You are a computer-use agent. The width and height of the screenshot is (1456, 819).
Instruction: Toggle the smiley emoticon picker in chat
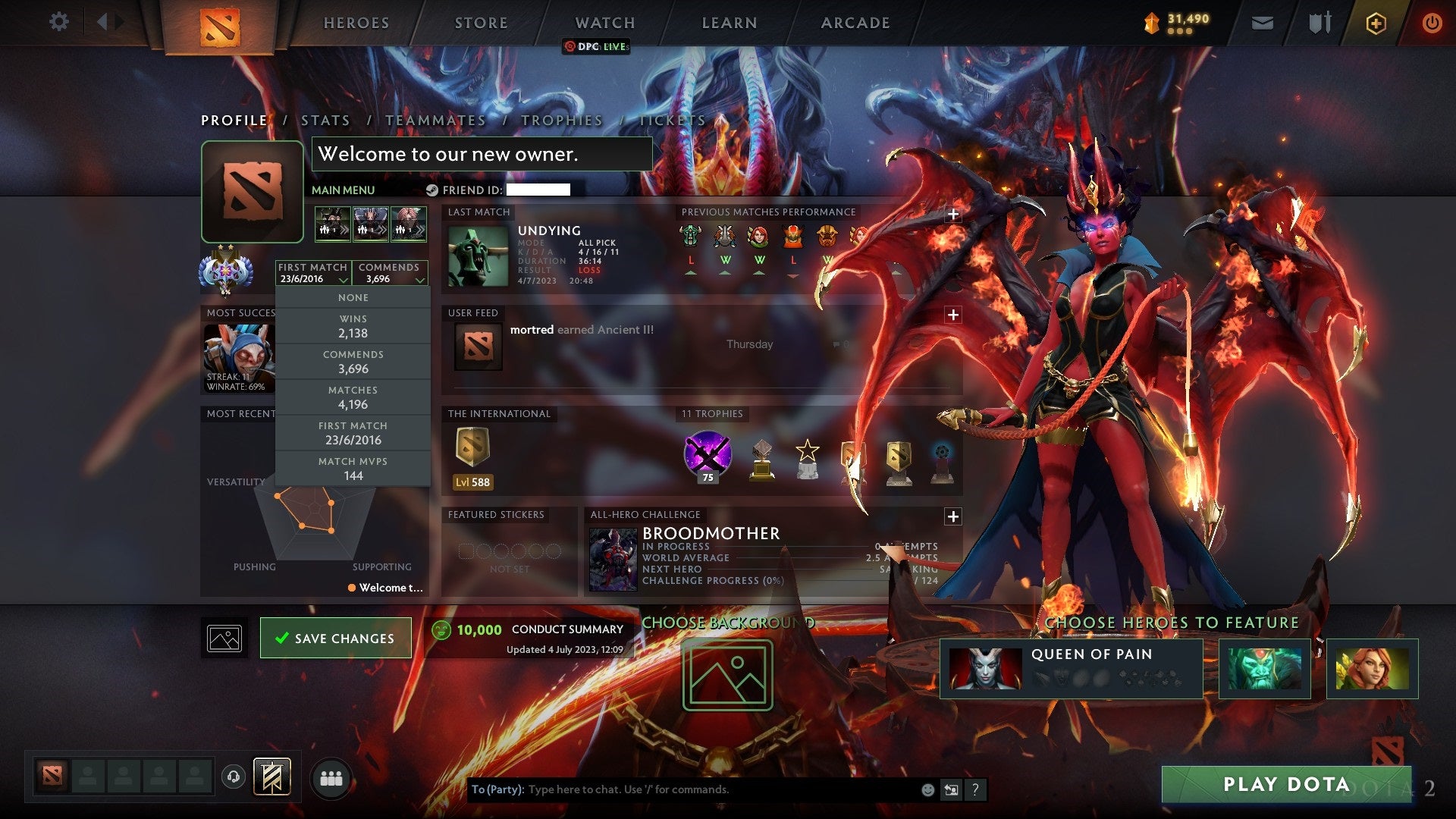tap(927, 789)
